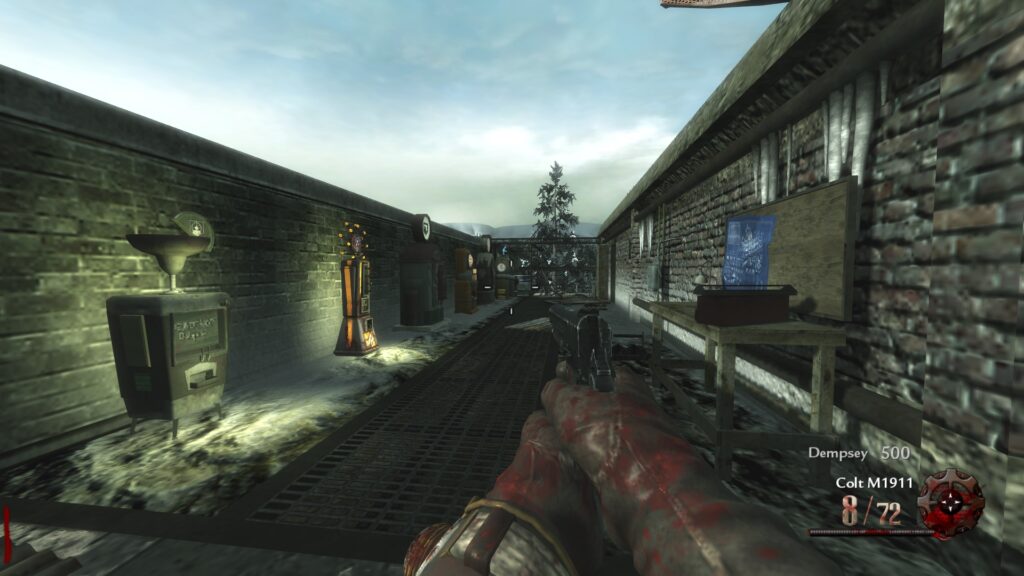Select the Dempsey player score row
This screenshot has width=1024, height=576.
859,453
